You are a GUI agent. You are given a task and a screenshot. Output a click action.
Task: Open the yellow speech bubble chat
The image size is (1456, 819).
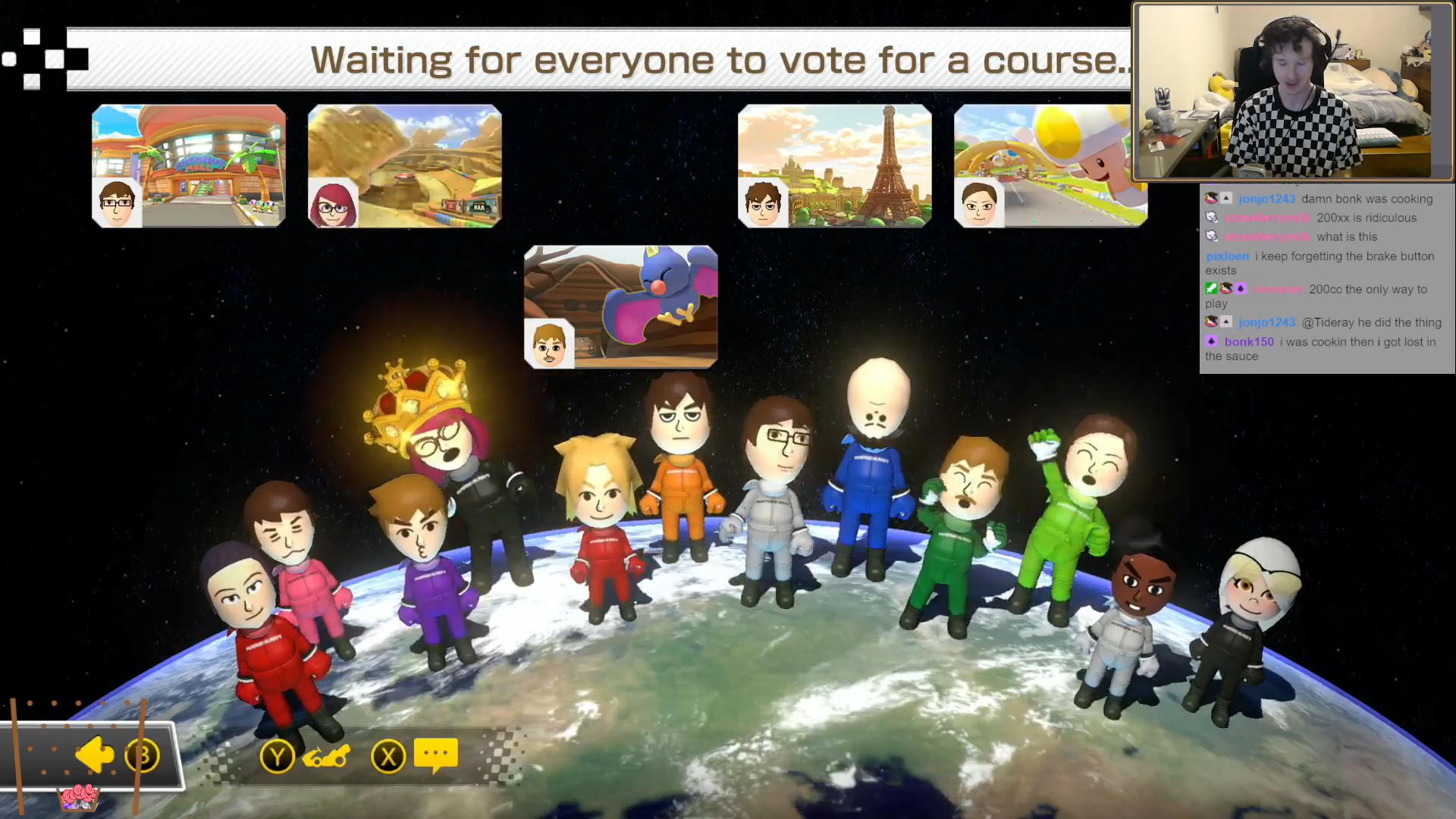tap(436, 755)
